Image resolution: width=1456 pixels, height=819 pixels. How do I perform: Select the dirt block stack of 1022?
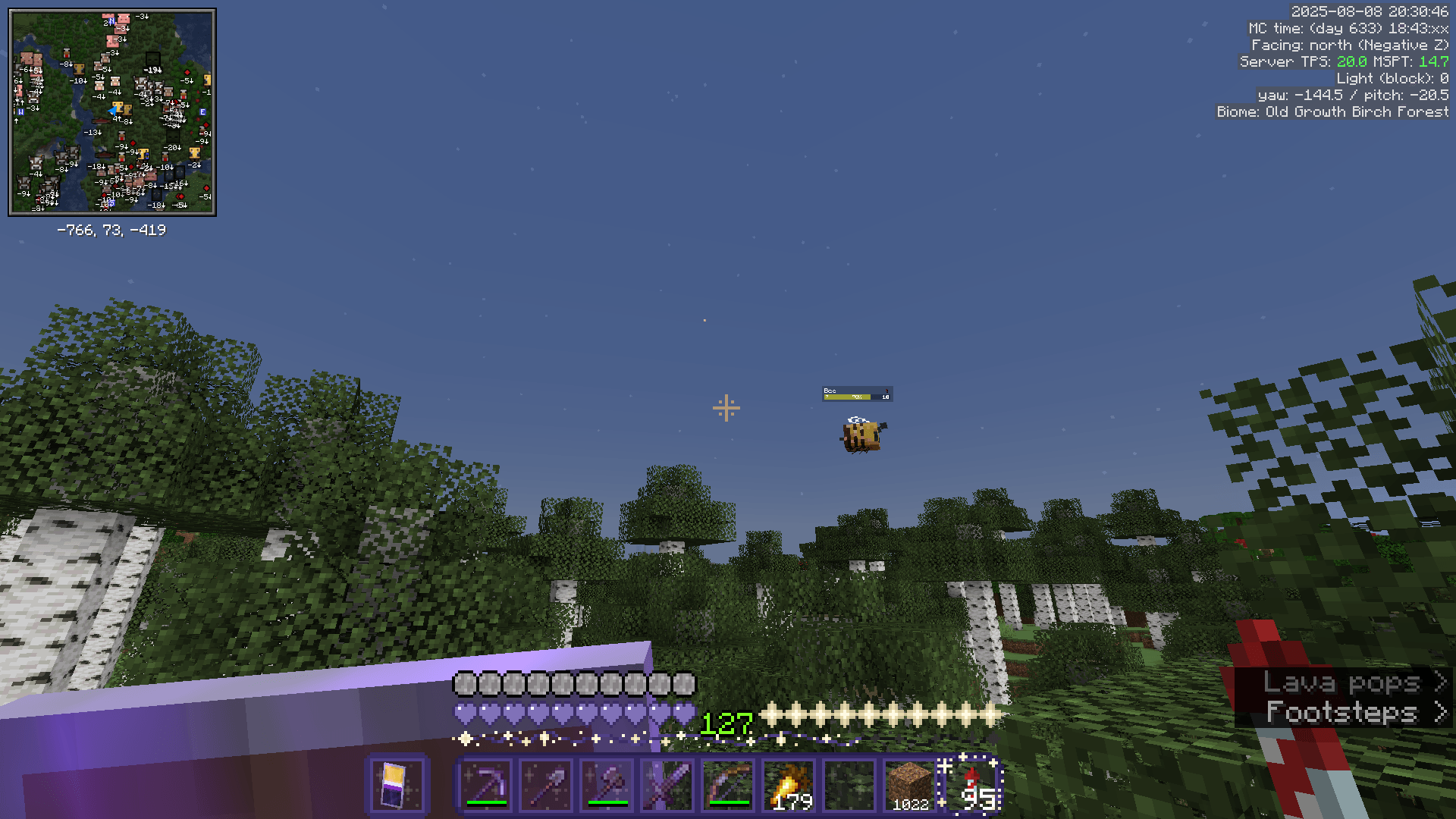[910, 785]
